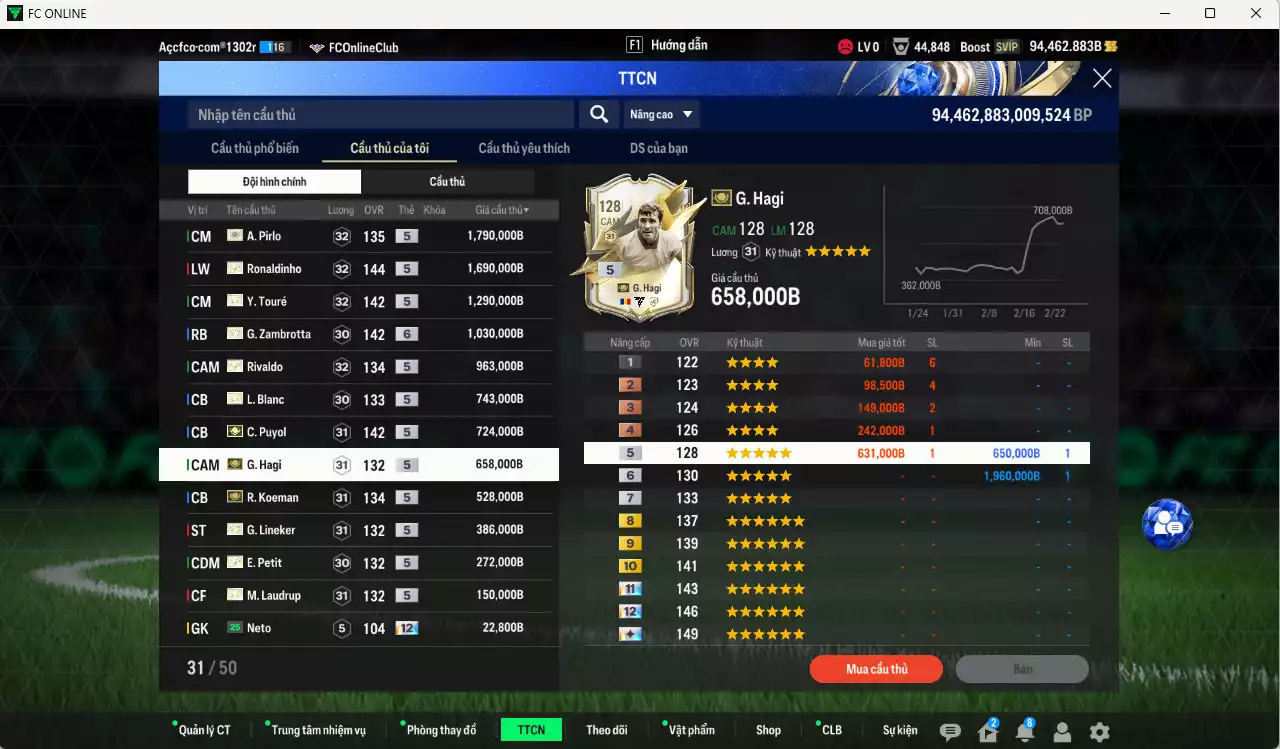Click the "Nhập tên cầu thủ" search field
Screen dimensions: 1280x749
point(380,114)
